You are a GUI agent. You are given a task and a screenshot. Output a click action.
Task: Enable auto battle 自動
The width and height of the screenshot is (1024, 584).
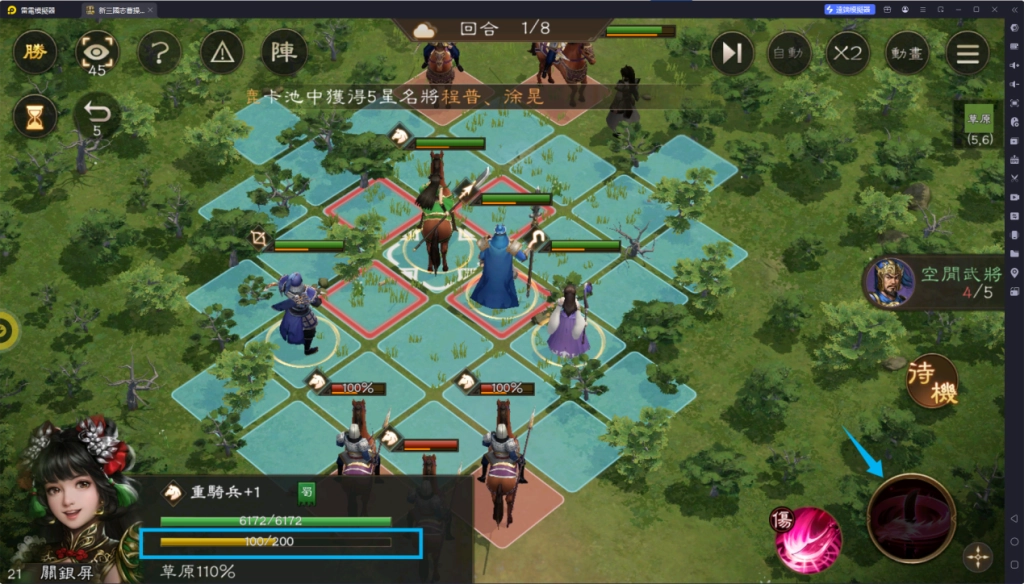pyautogui.click(x=788, y=53)
